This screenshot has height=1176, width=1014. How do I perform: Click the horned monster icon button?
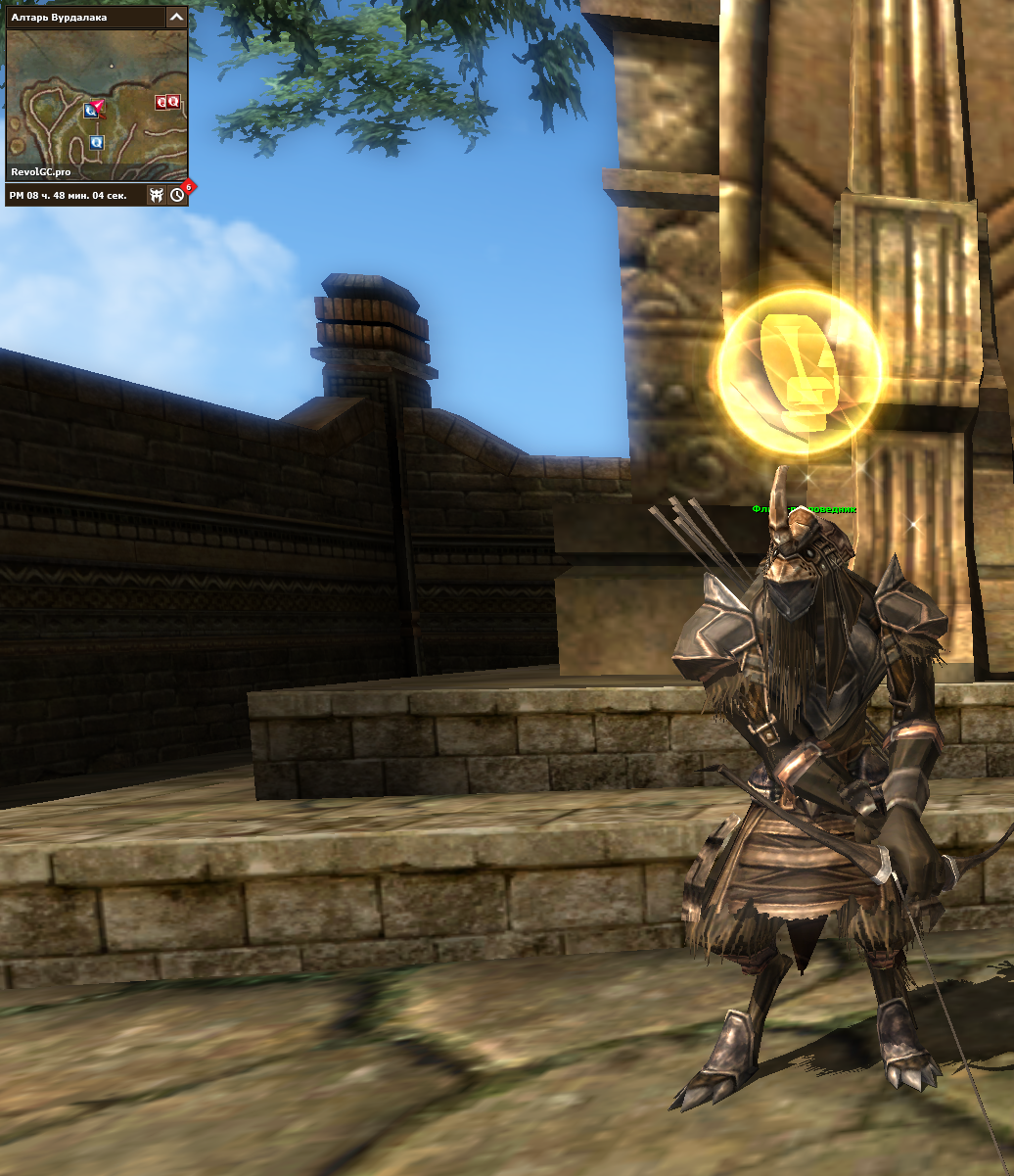[156, 195]
